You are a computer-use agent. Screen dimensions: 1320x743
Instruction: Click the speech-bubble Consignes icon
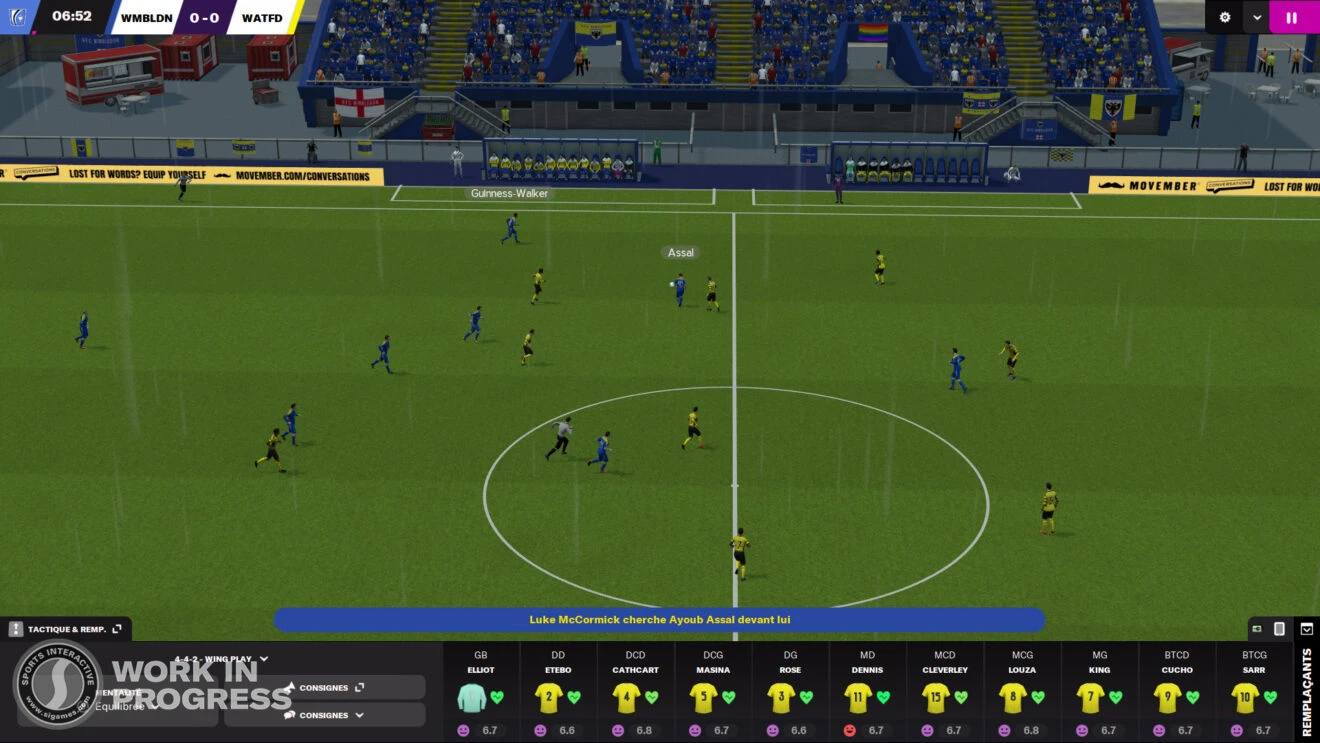pos(290,715)
